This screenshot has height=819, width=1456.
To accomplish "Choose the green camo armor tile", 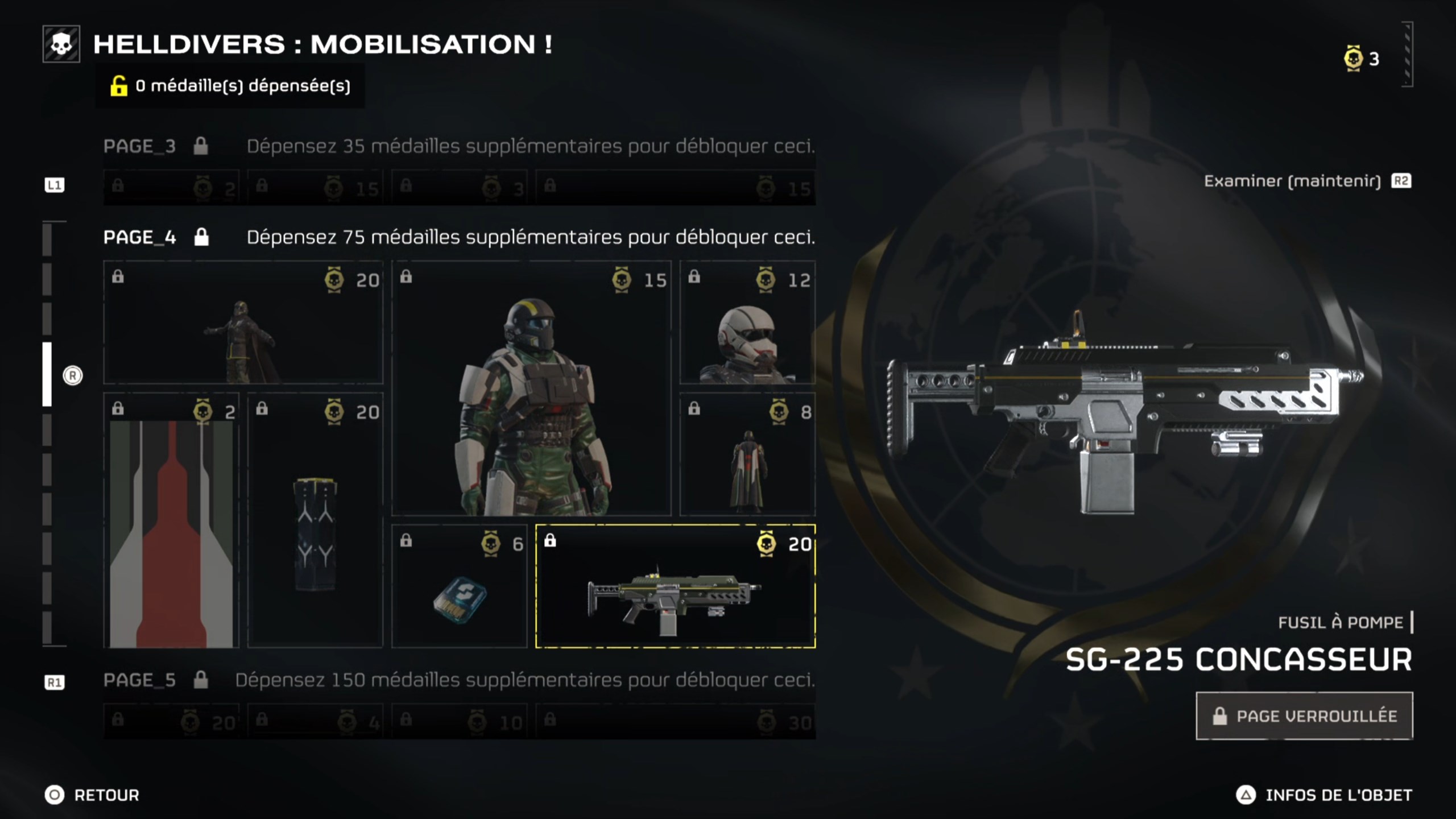I will [531, 388].
